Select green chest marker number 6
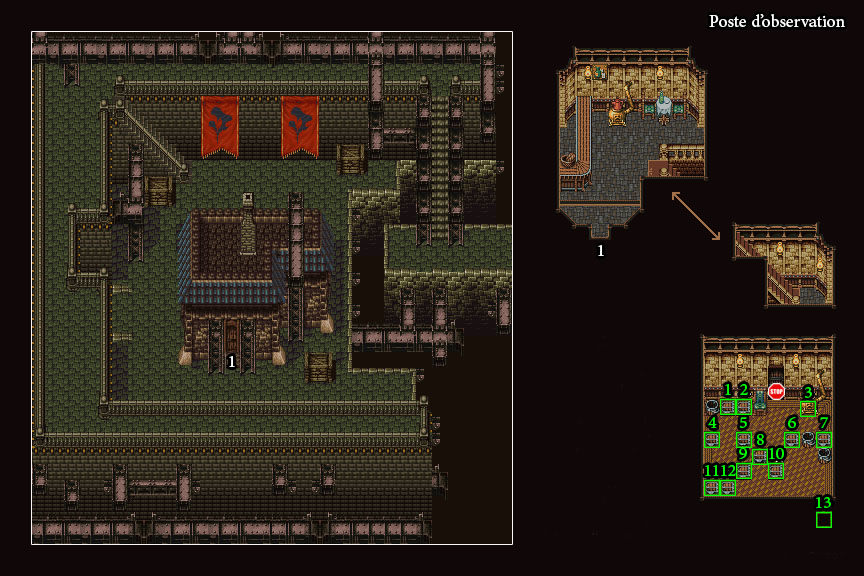The height and width of the screenshot is (576, 864). click(792, 439)
